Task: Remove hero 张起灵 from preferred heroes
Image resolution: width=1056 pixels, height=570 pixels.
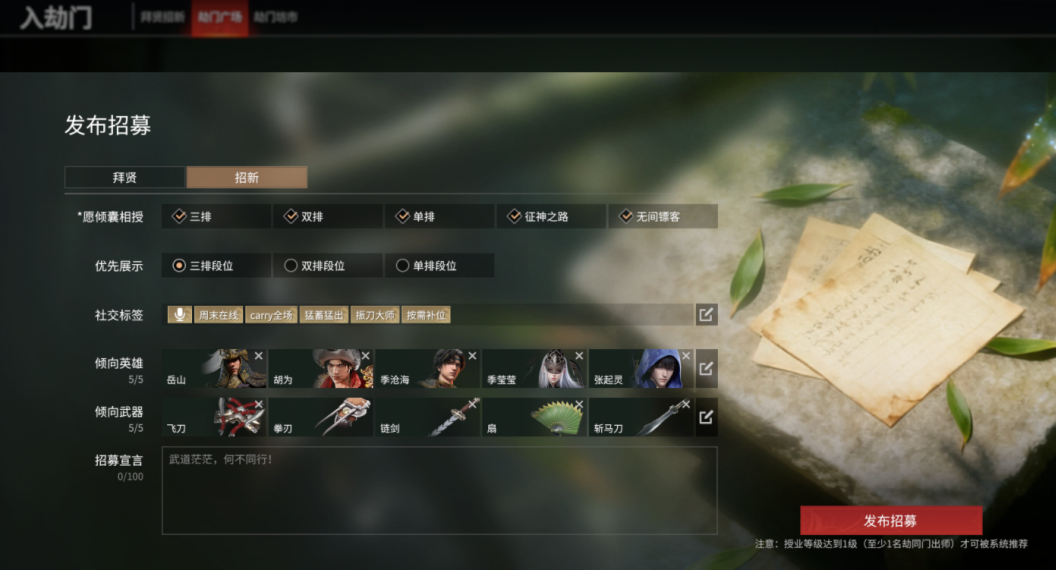Action: click(x=686, y=356)
